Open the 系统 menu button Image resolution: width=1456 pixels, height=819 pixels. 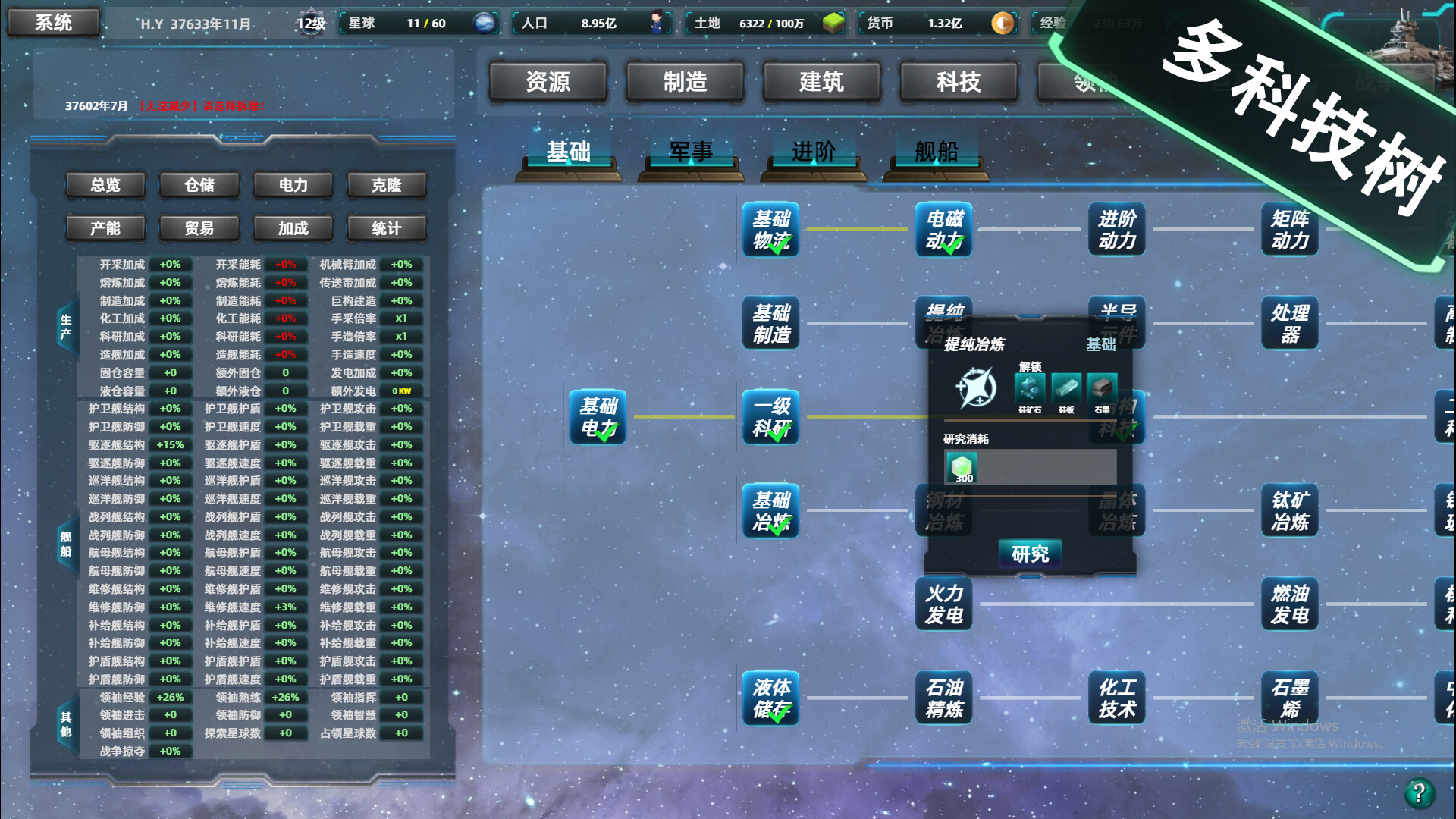click(x=52, y=21)
